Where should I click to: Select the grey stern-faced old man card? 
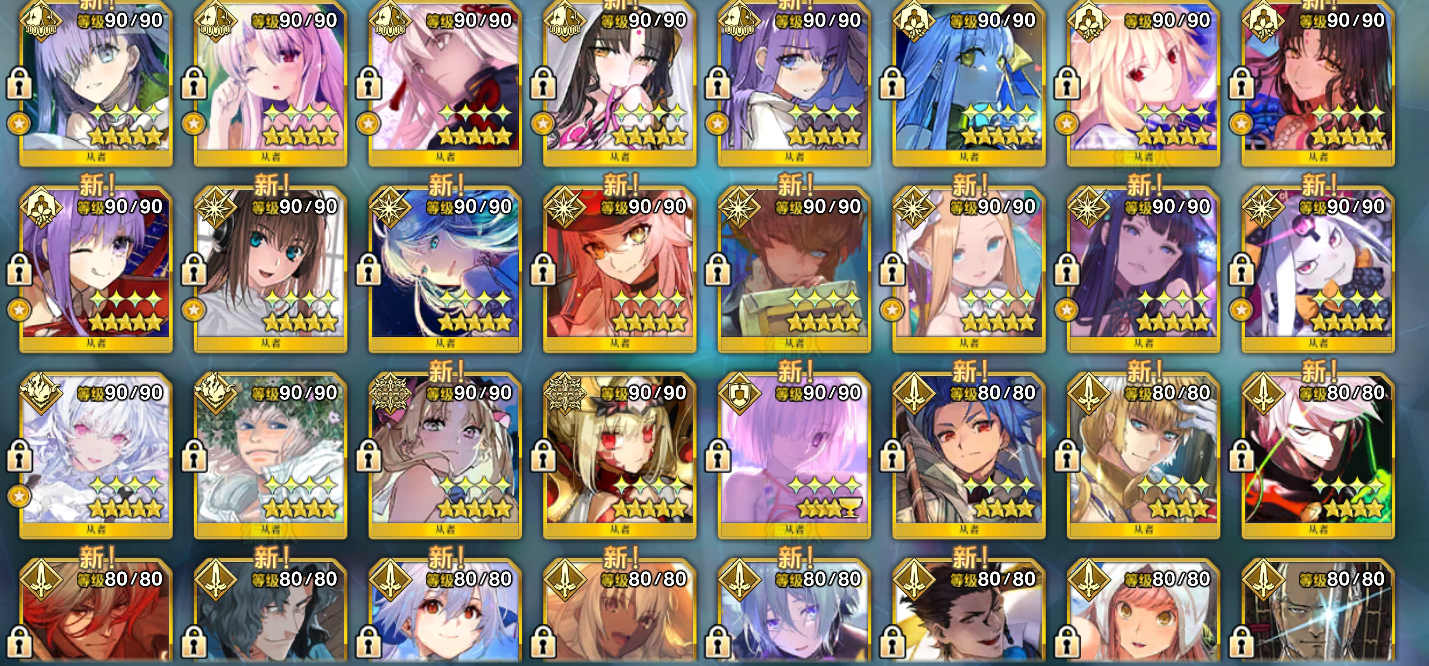1317,620
